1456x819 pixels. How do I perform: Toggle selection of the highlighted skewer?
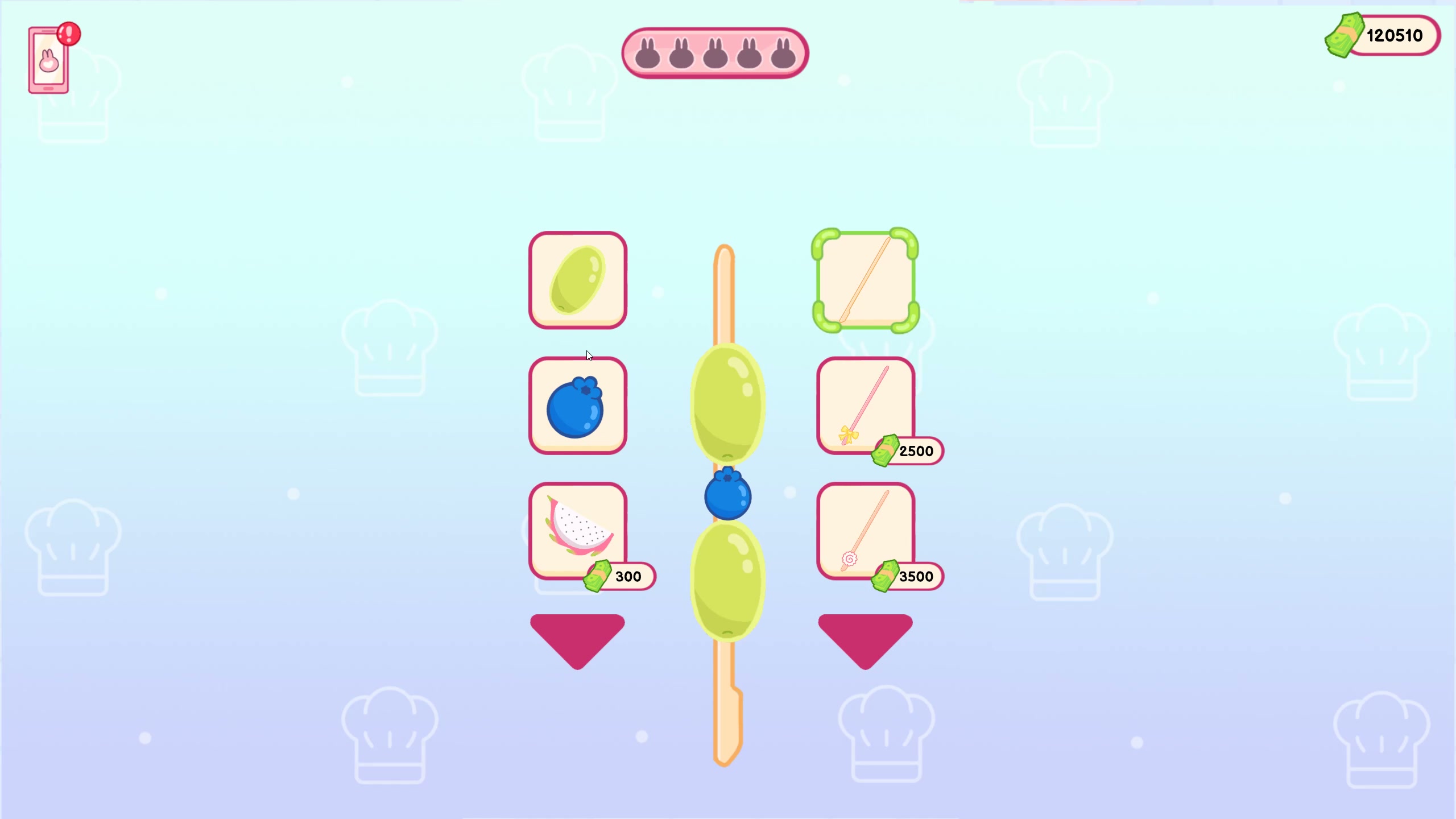click(866, 280)
